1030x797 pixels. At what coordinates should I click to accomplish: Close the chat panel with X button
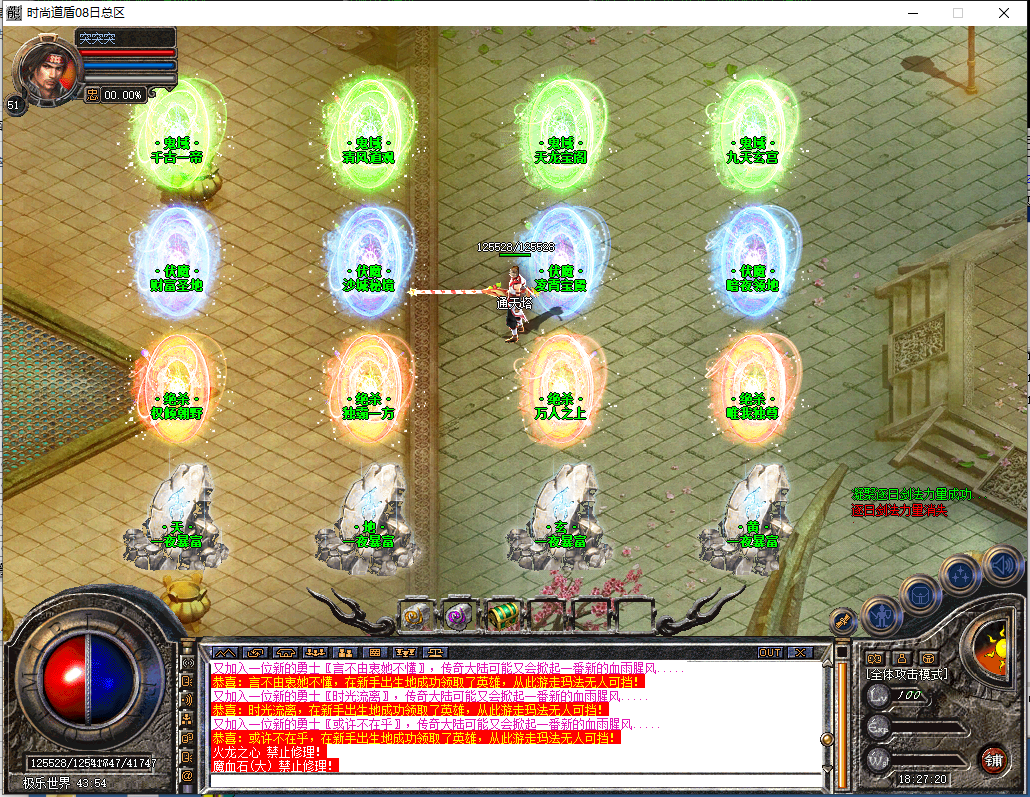tap(801, 652)
